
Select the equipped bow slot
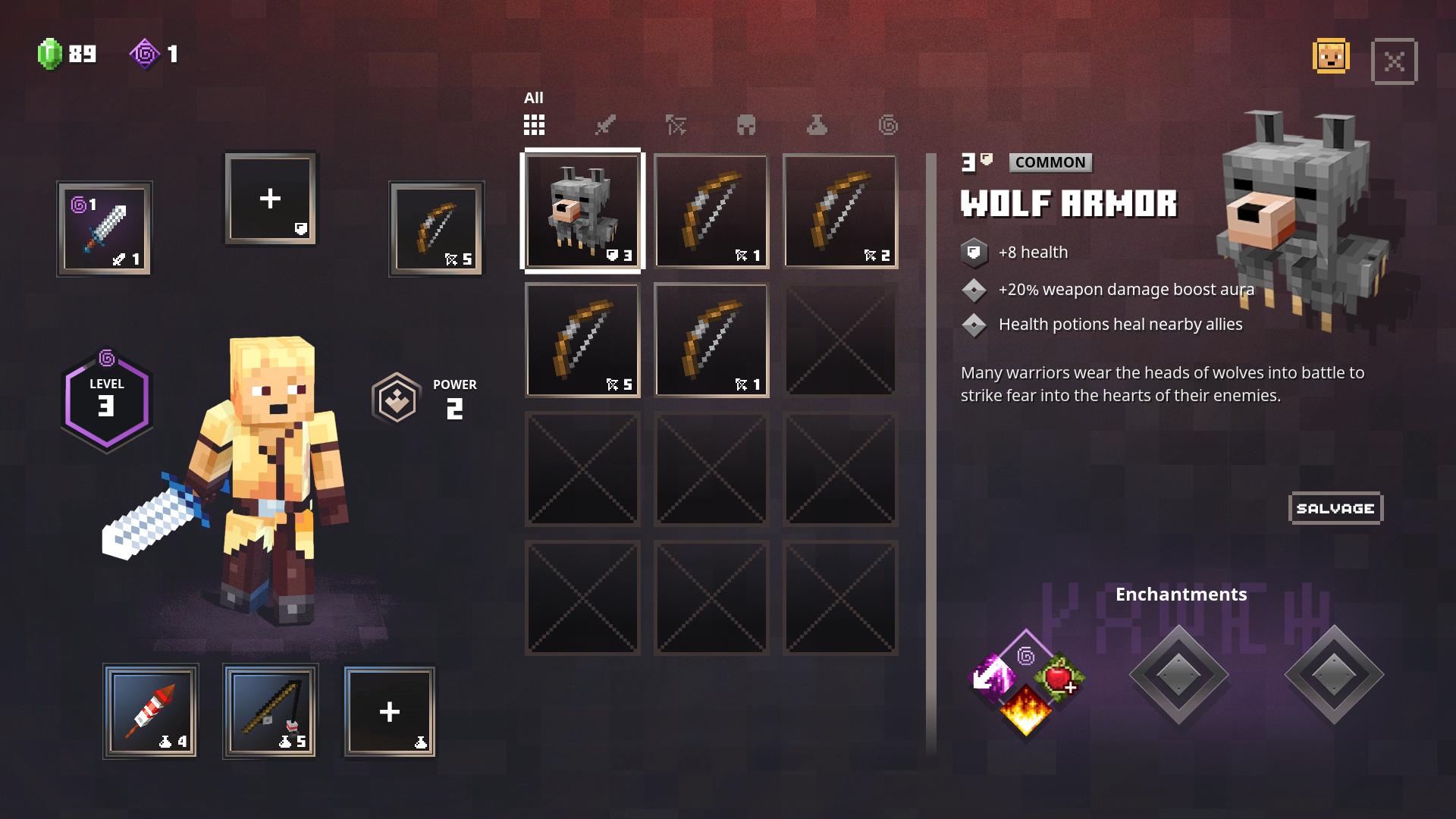436,228
